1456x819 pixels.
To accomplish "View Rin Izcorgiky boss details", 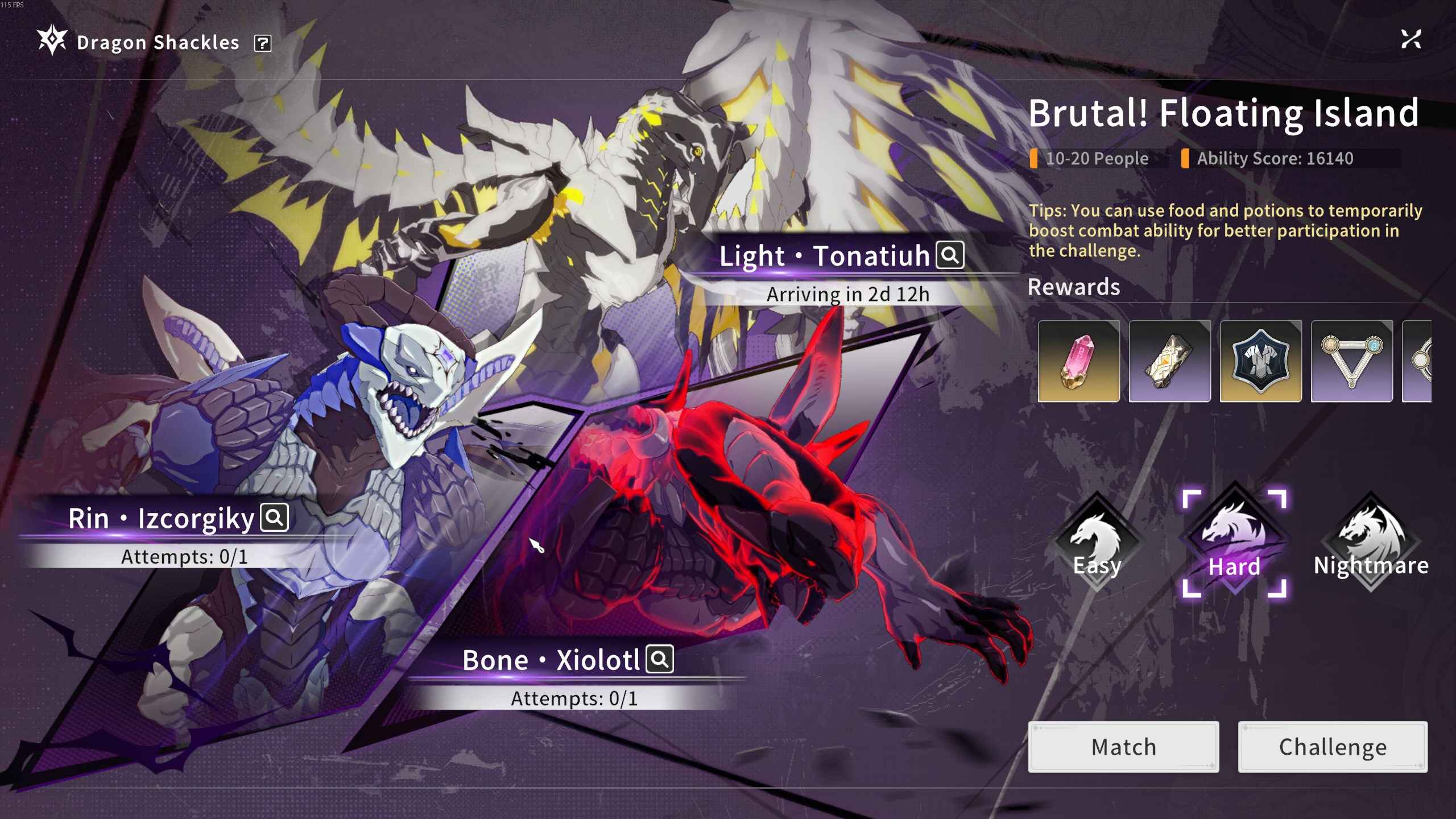I will 275,518.
